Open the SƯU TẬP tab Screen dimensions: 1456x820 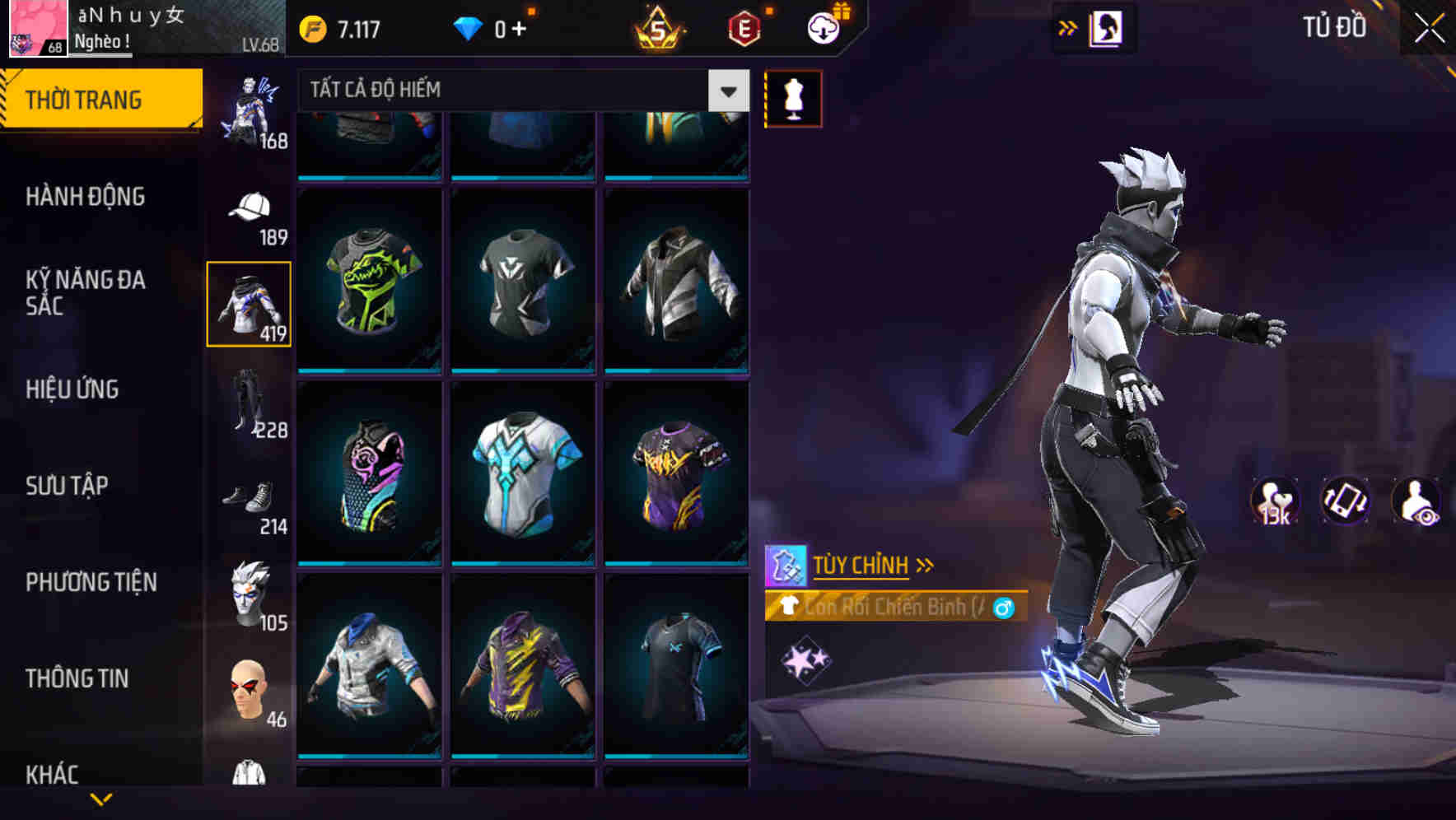68,487
